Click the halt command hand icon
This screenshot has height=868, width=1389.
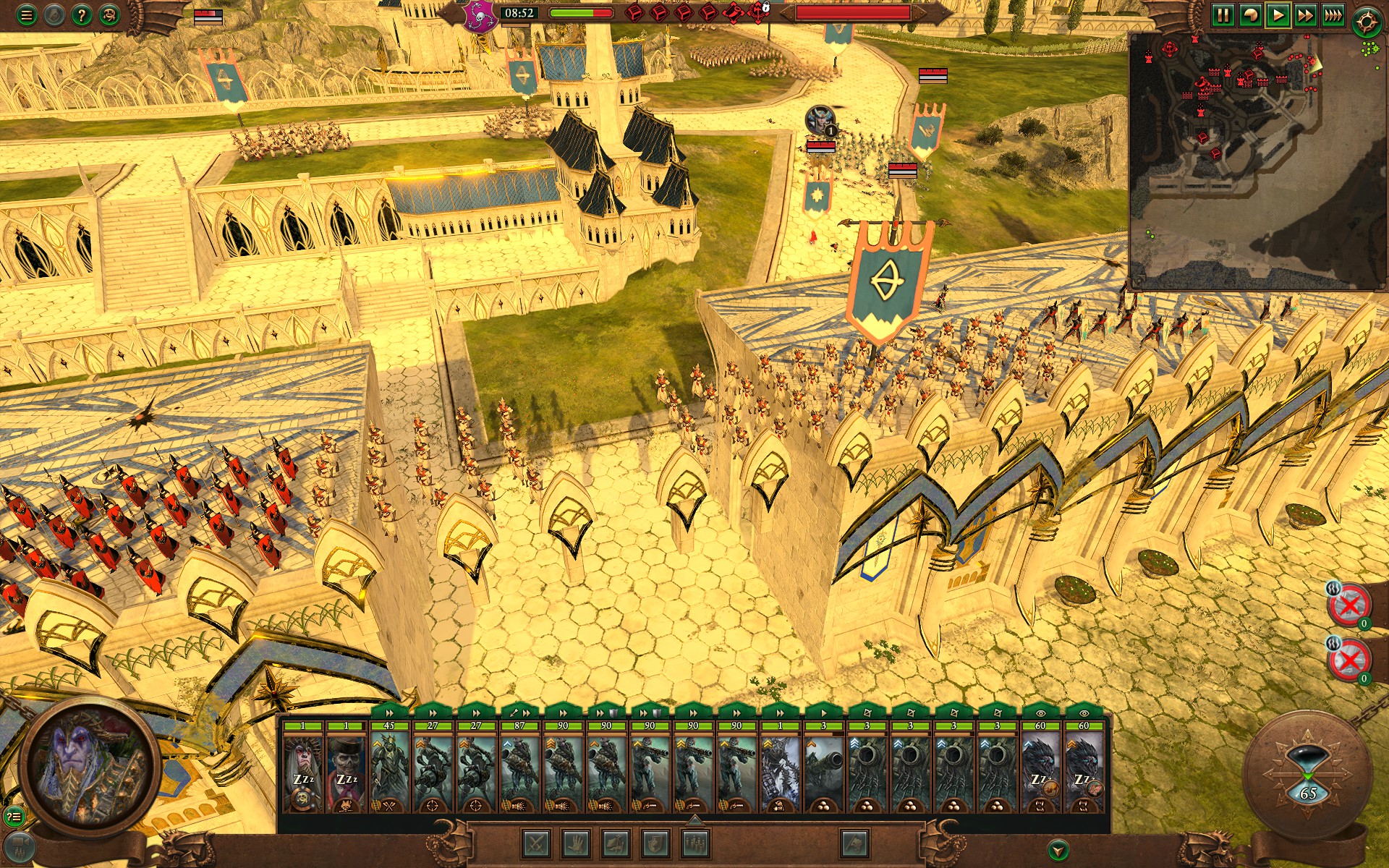[577, 843]
